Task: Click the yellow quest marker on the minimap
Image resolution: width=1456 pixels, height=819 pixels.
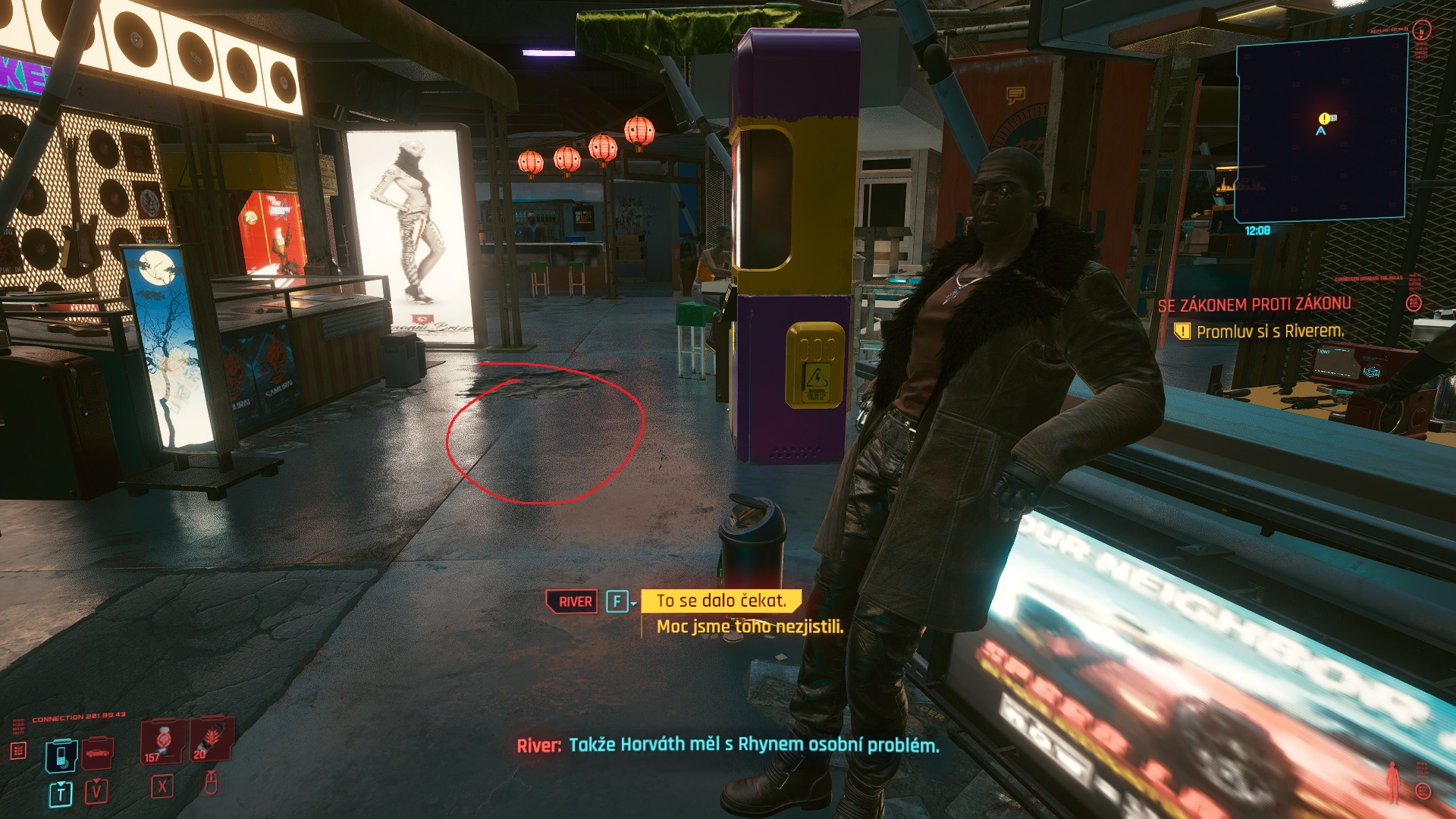Action: click(1324, 118)
